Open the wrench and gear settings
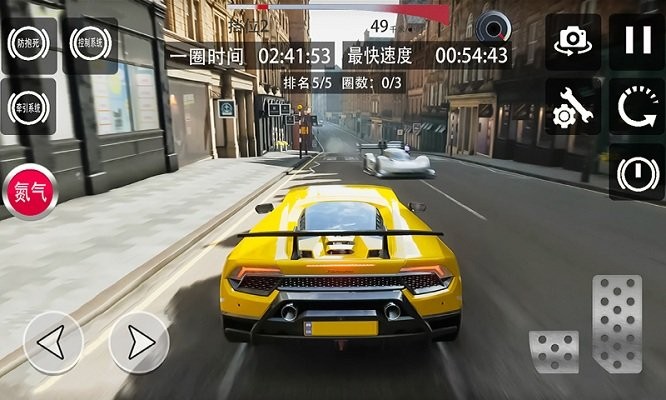666x400 pixels. pyautogui.click(x=573, y=108)
